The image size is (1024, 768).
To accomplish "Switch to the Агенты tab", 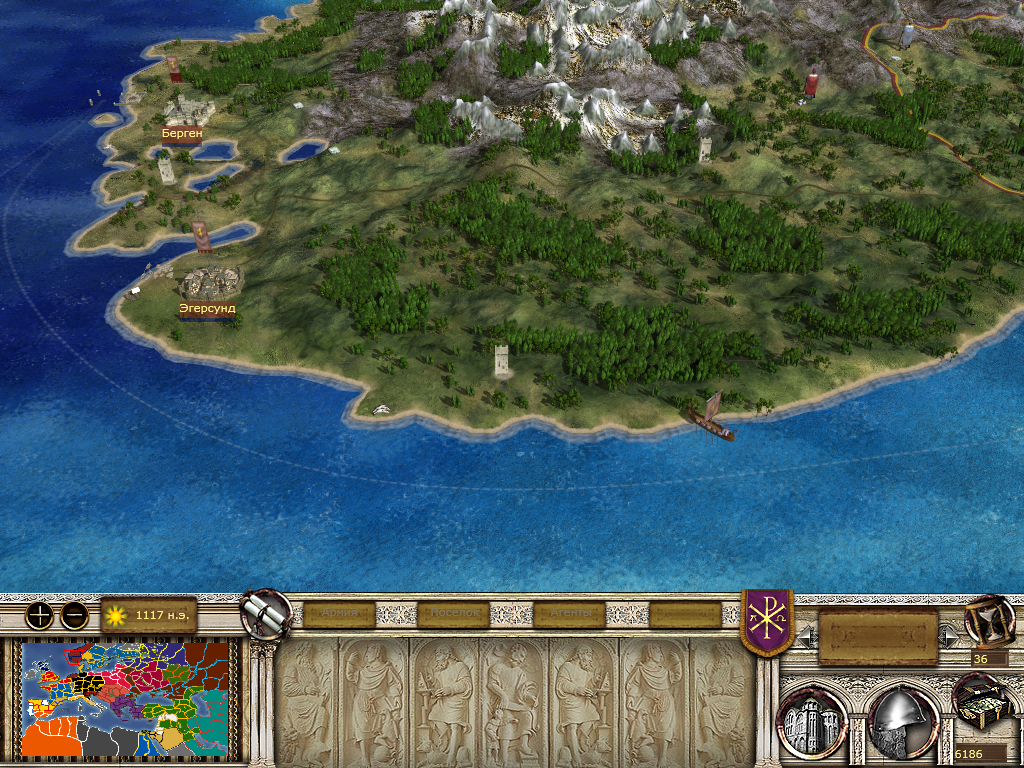I will click(570, 614).
